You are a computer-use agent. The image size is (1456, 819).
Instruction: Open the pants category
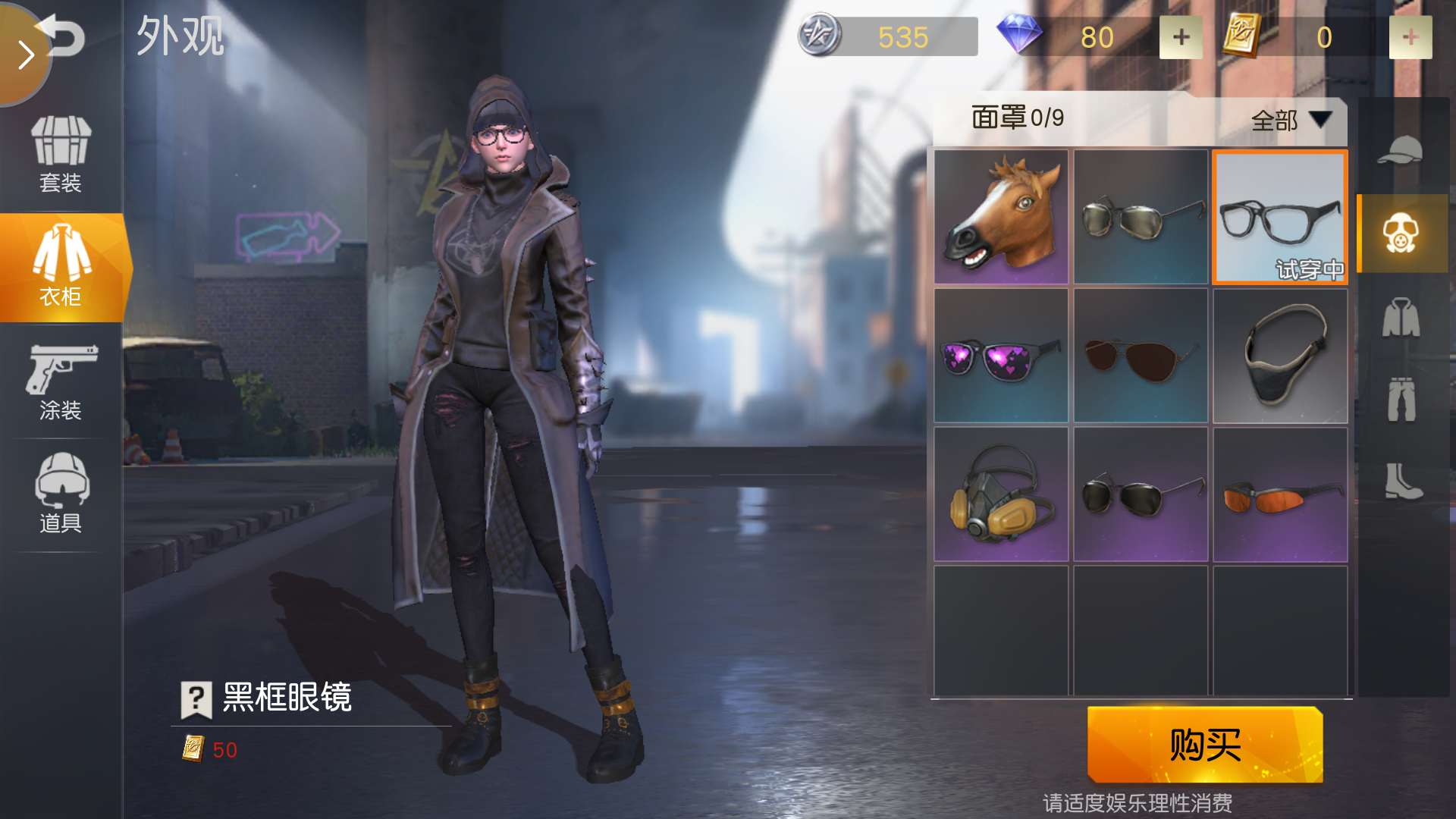(1401, 400)
